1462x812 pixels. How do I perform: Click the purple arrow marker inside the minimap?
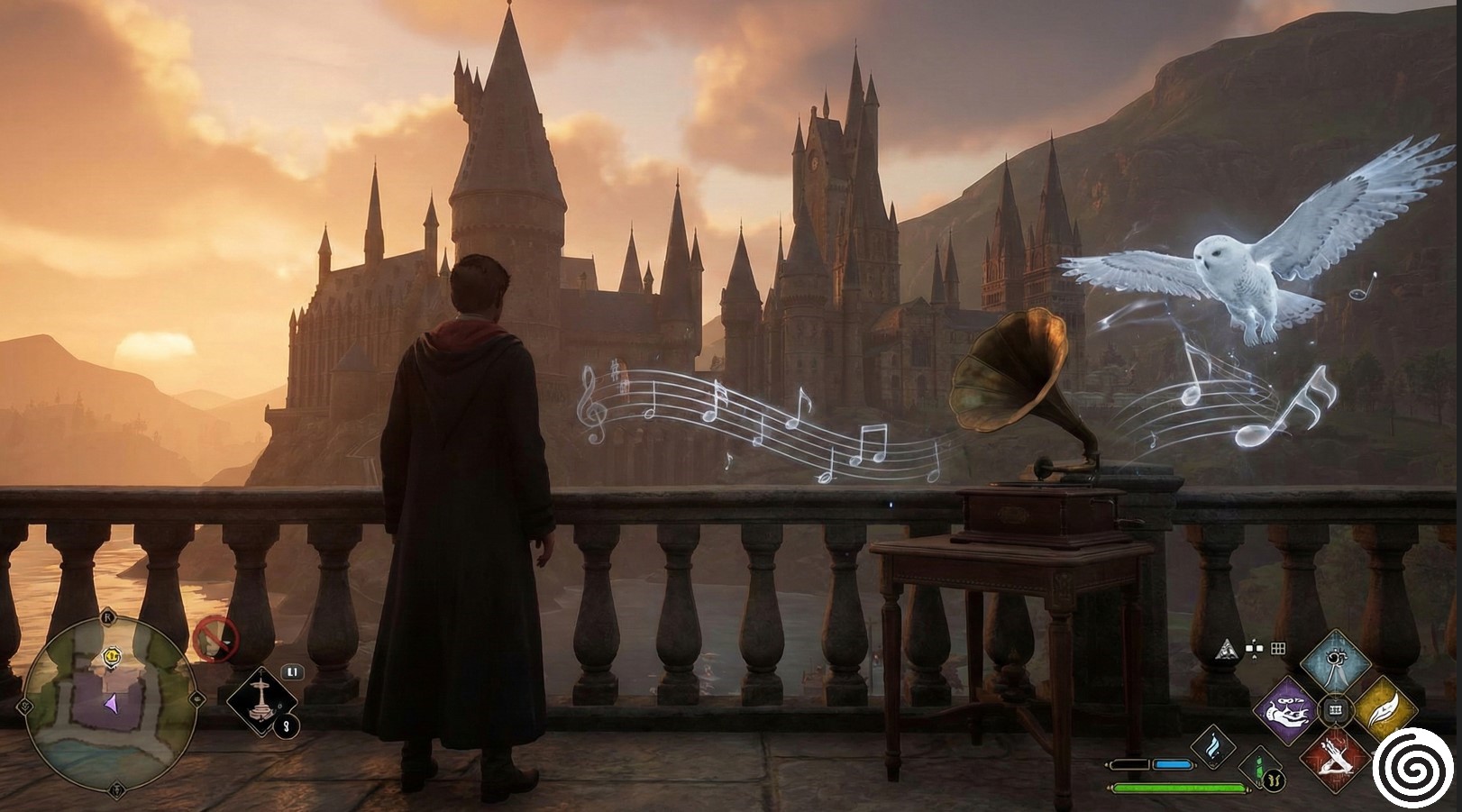[x=112, y=704]
